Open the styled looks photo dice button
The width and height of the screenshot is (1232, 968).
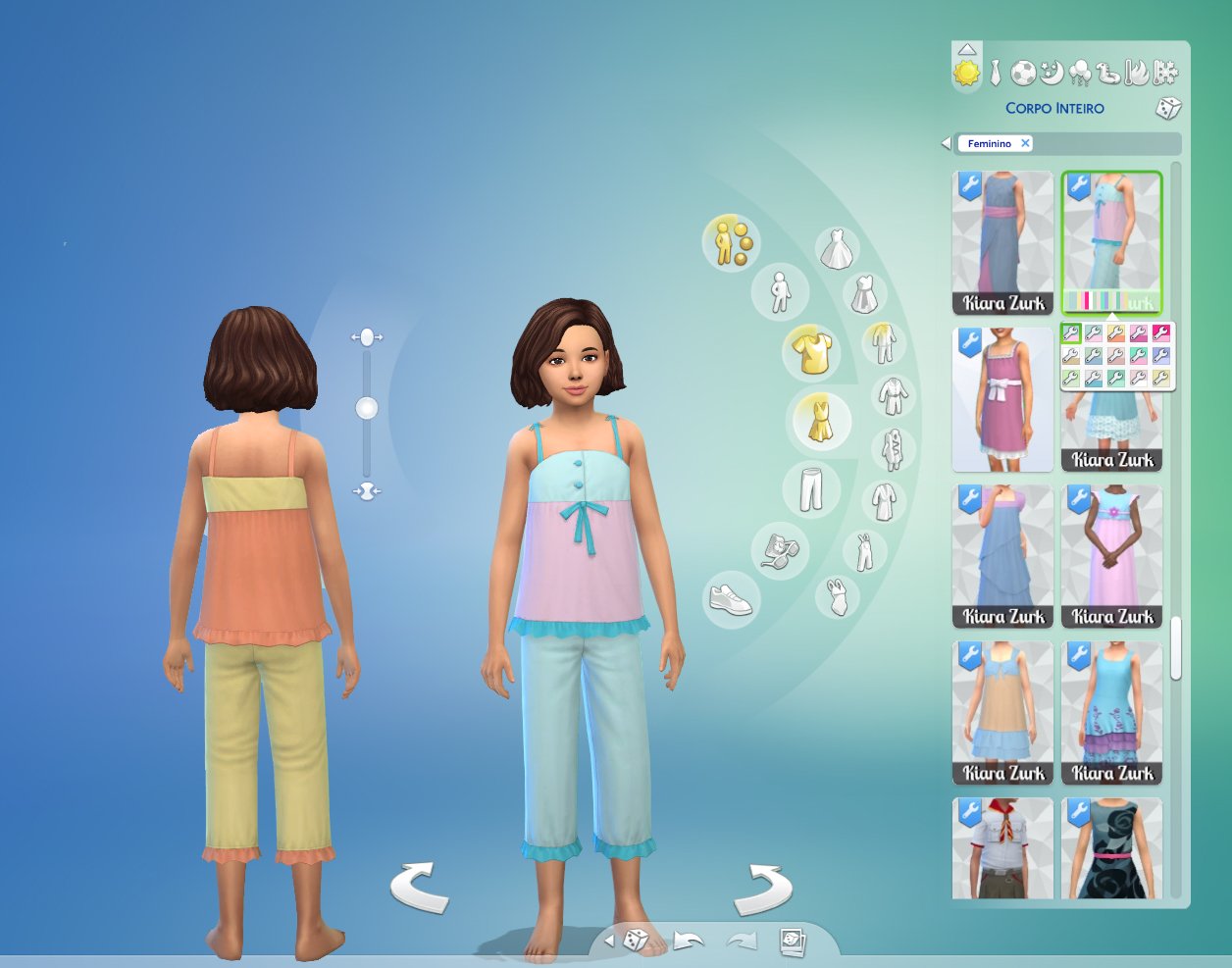click(x=791, y=942)
